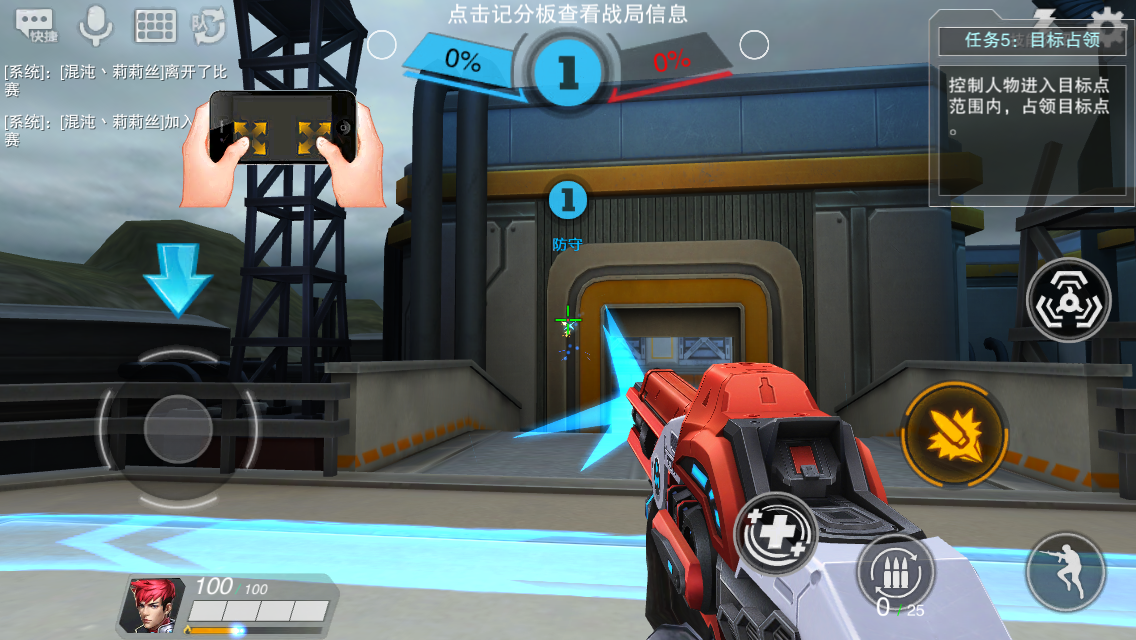Image resolution: width=1136 pixels, height=640 pixels.
Task: Toggle the microphone voice chat
Action: [x=96, y=25]
